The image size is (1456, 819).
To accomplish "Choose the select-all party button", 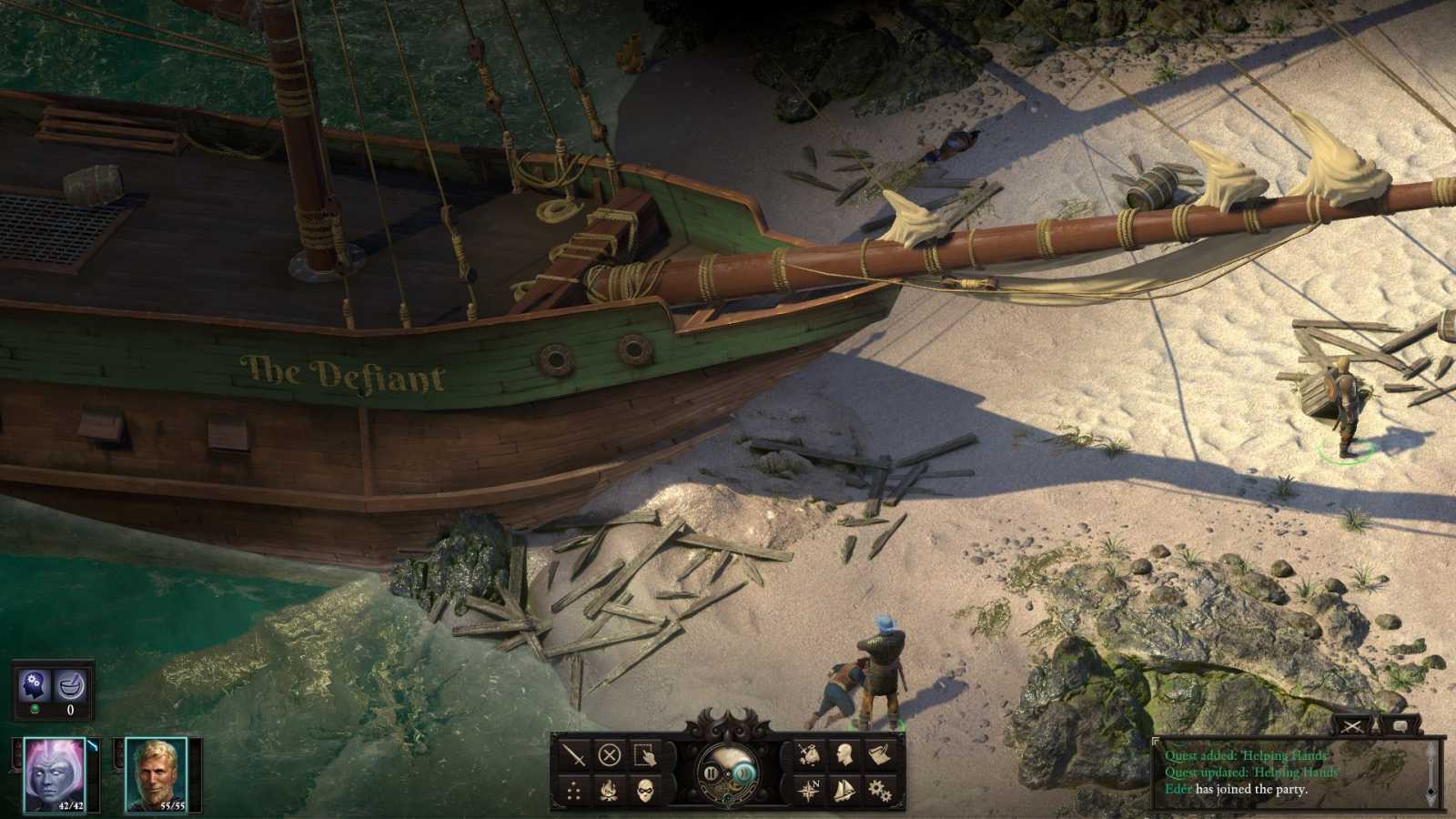I will coord(644,755).
